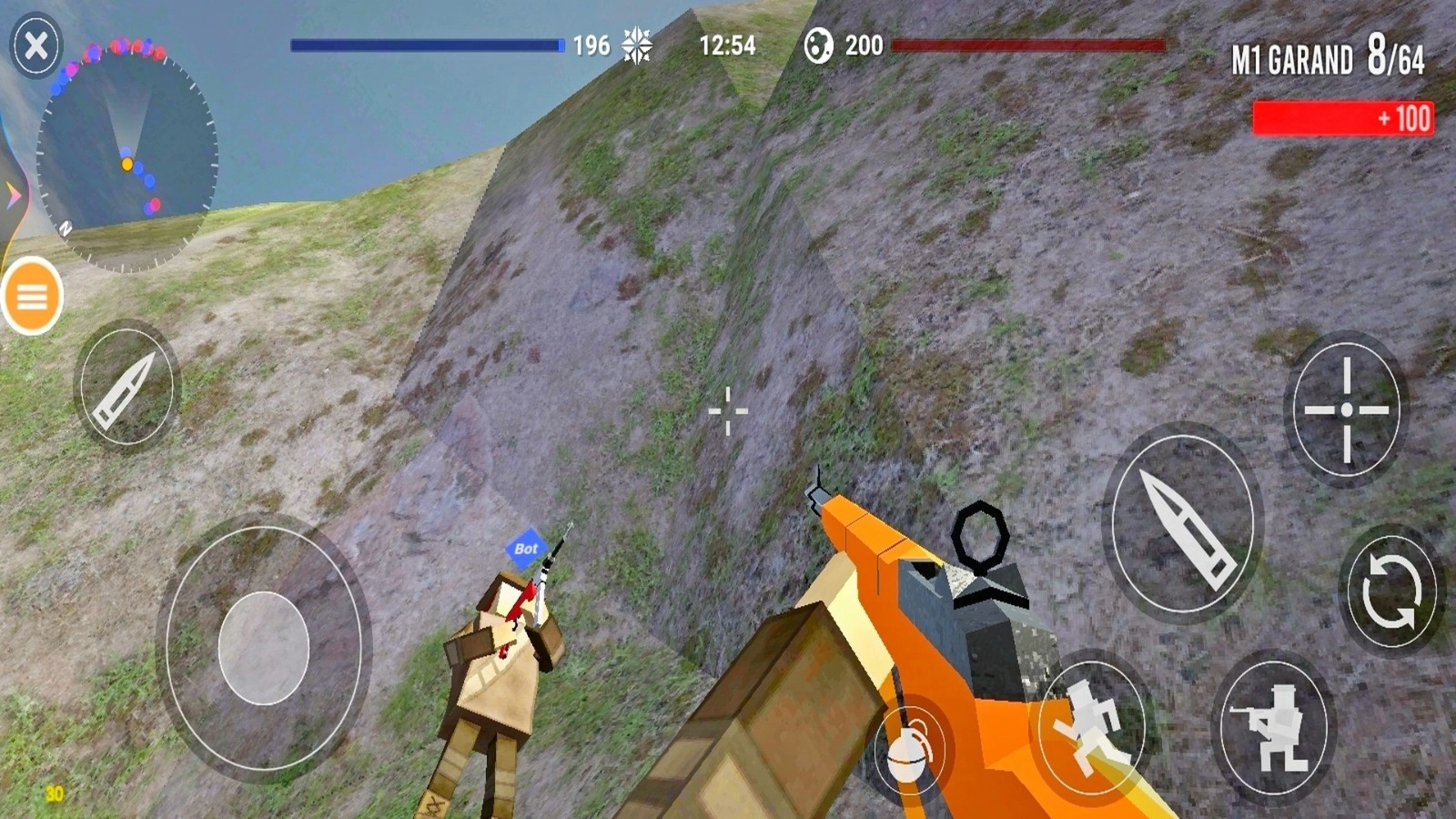Click the 12:54 match timer
The image size is (1456, 819).
coord(728,45)
